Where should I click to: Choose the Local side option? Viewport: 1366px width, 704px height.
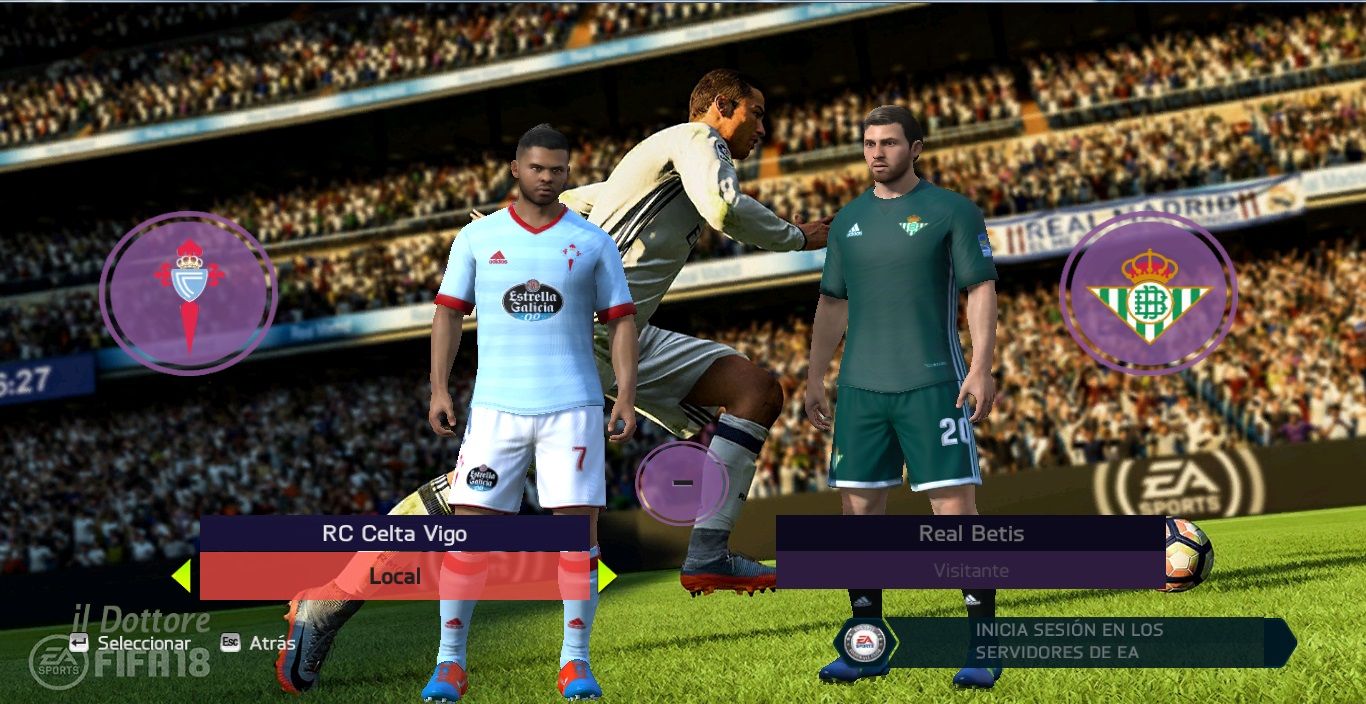click(x=394, y=576)
